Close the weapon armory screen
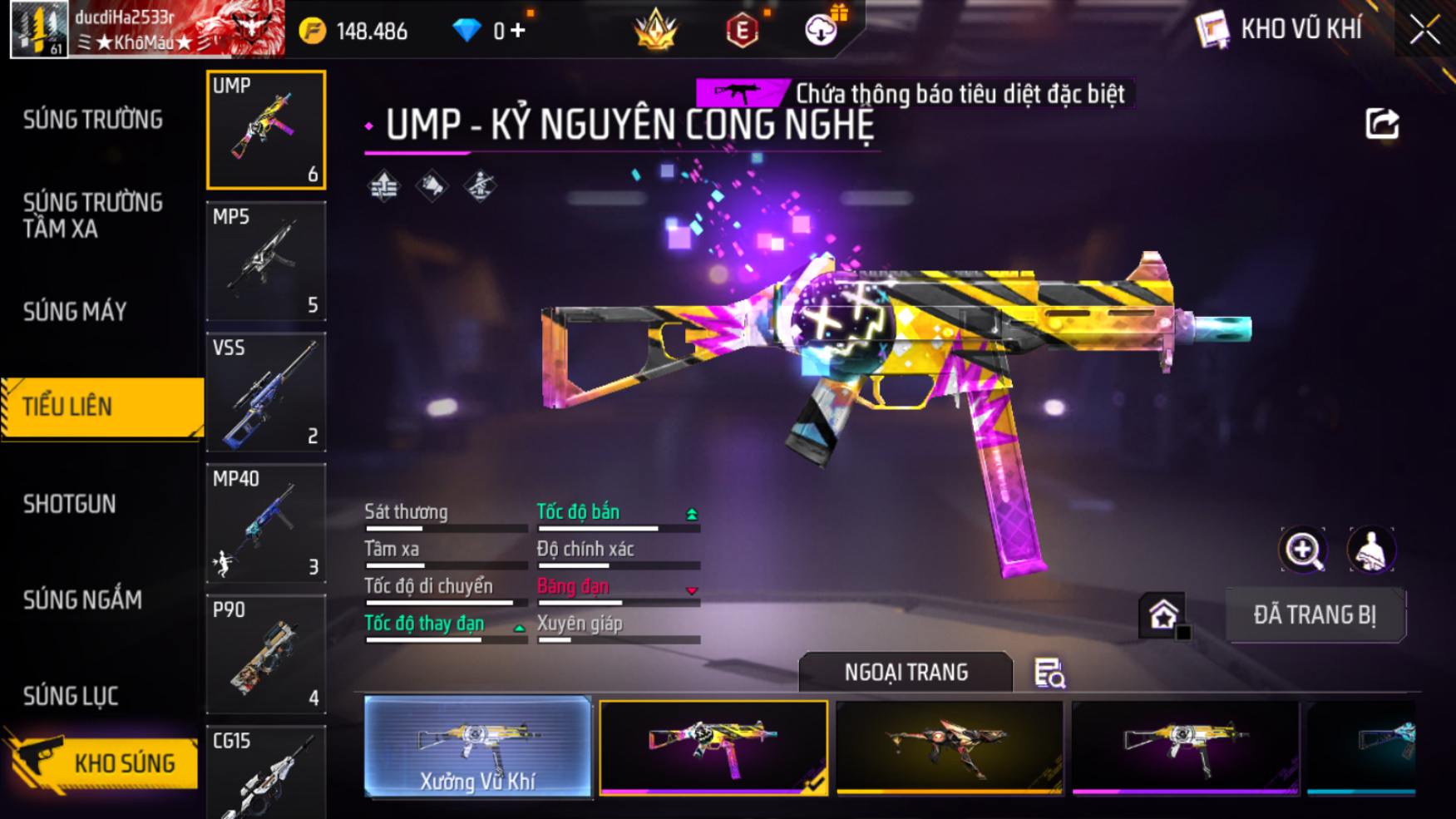This screenshot has width=1456, height=819. [1424, 30]
